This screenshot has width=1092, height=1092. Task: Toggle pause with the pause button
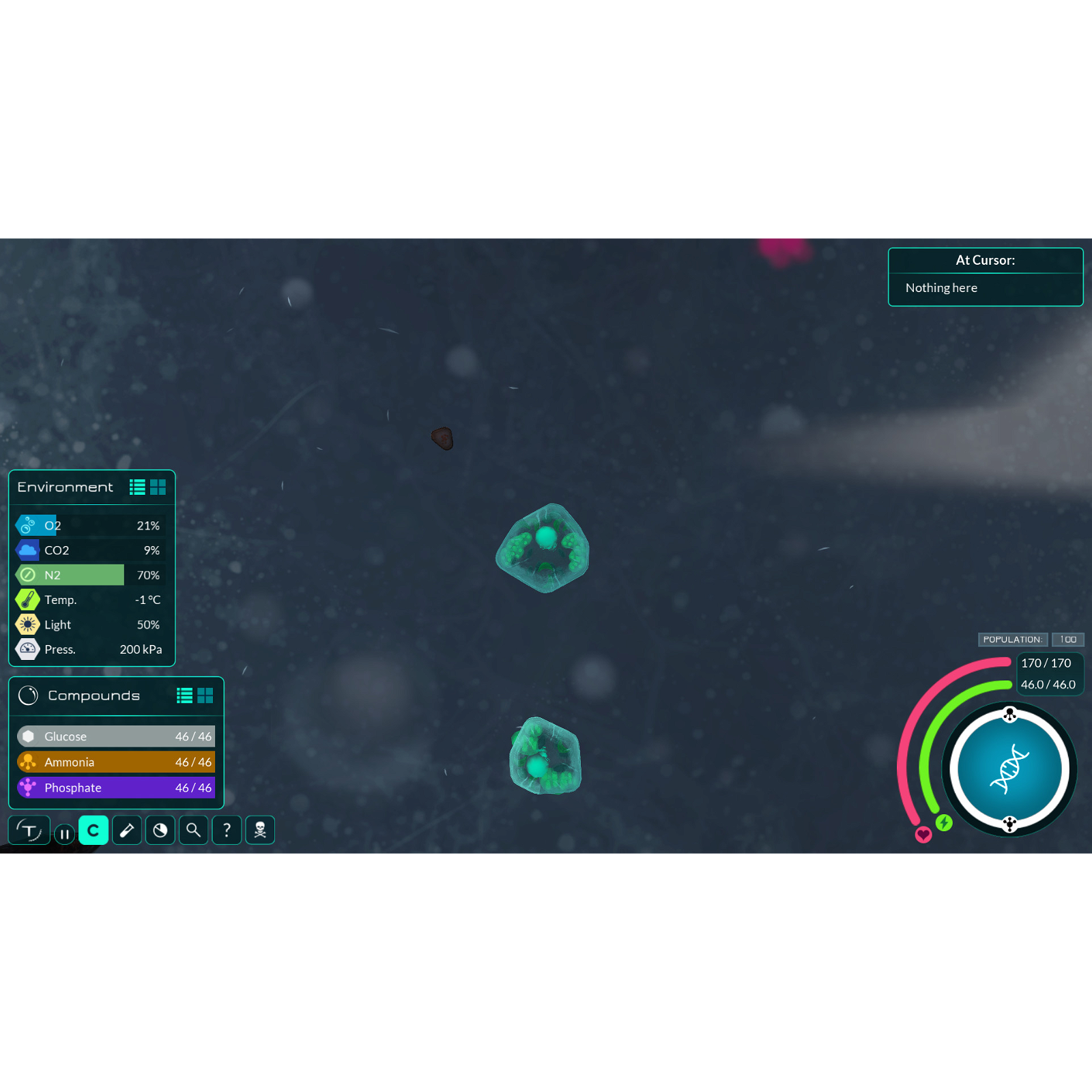click(64, 833)
